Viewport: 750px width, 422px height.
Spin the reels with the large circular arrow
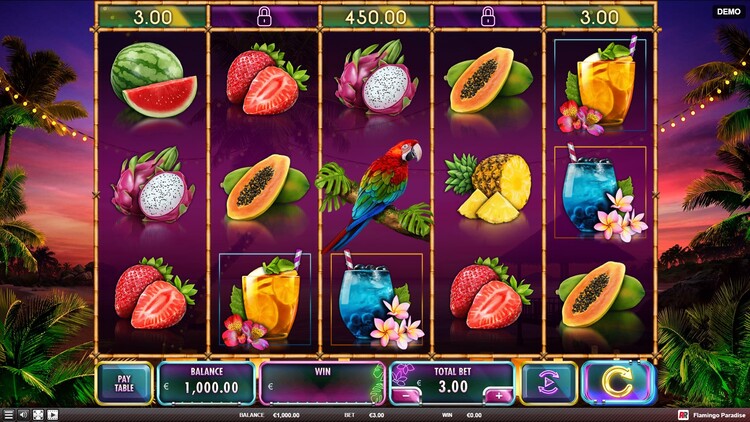pyautogui.click(x=617, y=383)
